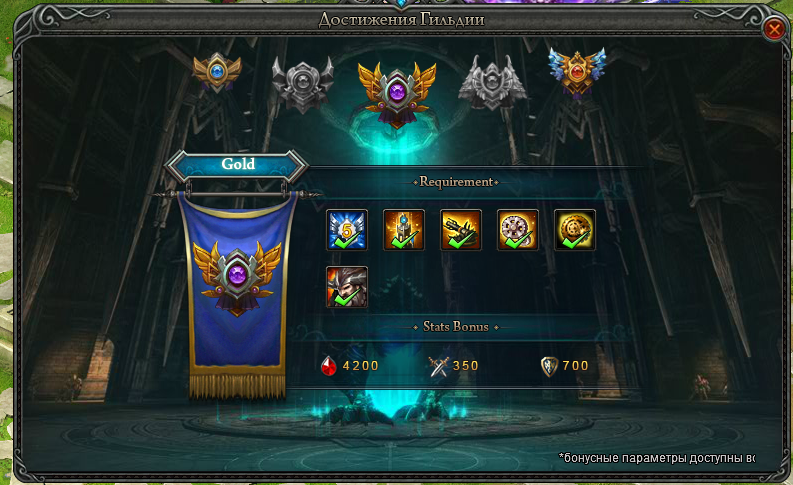Inspect the horned warrior portrait requirement
Viewport: 793px width, 485px height.
point(347,286)
